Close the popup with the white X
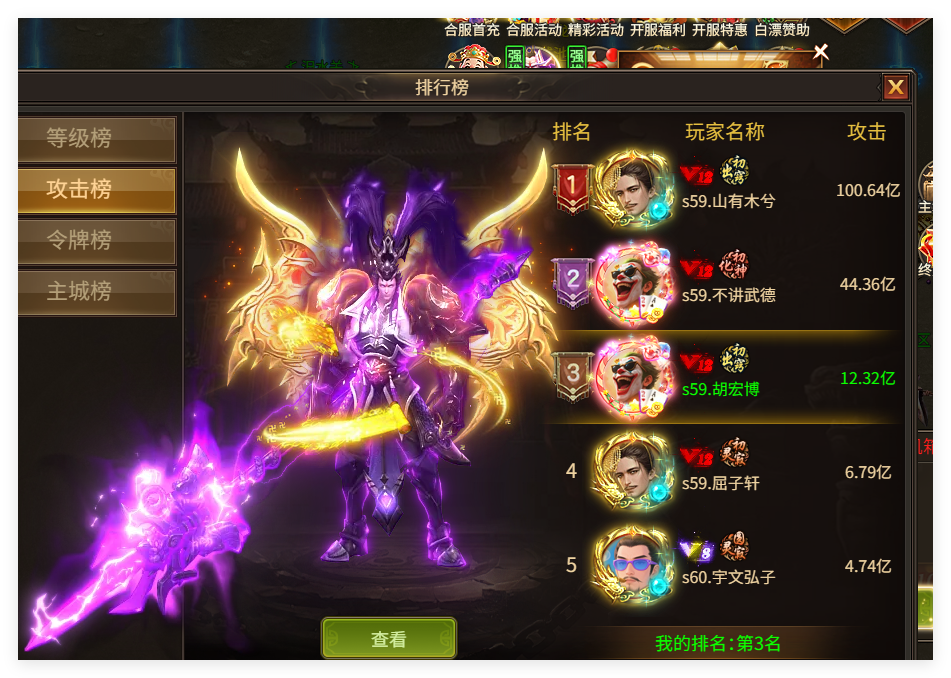 821,52
